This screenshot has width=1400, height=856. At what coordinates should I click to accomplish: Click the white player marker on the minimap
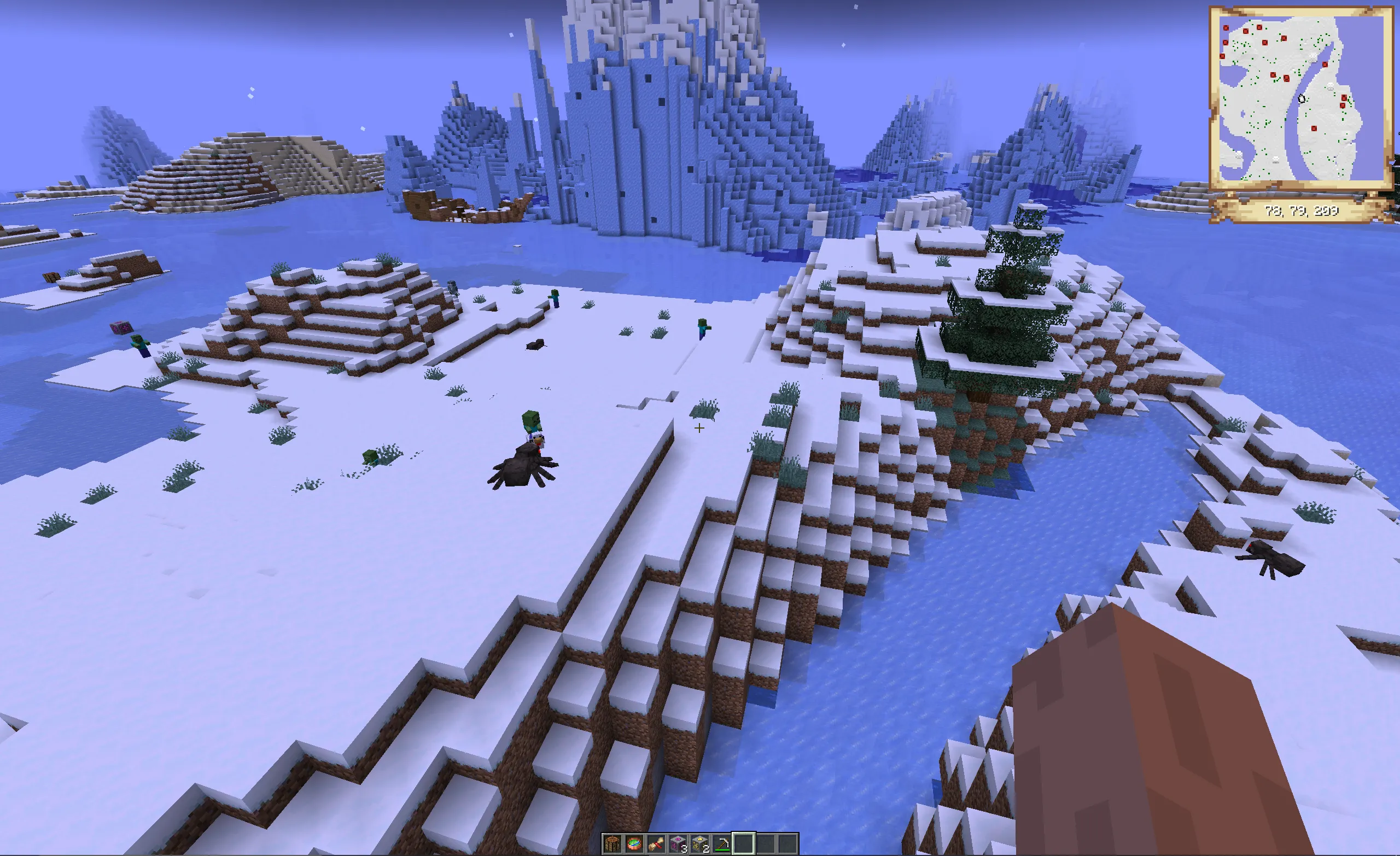coord(1302,99)
